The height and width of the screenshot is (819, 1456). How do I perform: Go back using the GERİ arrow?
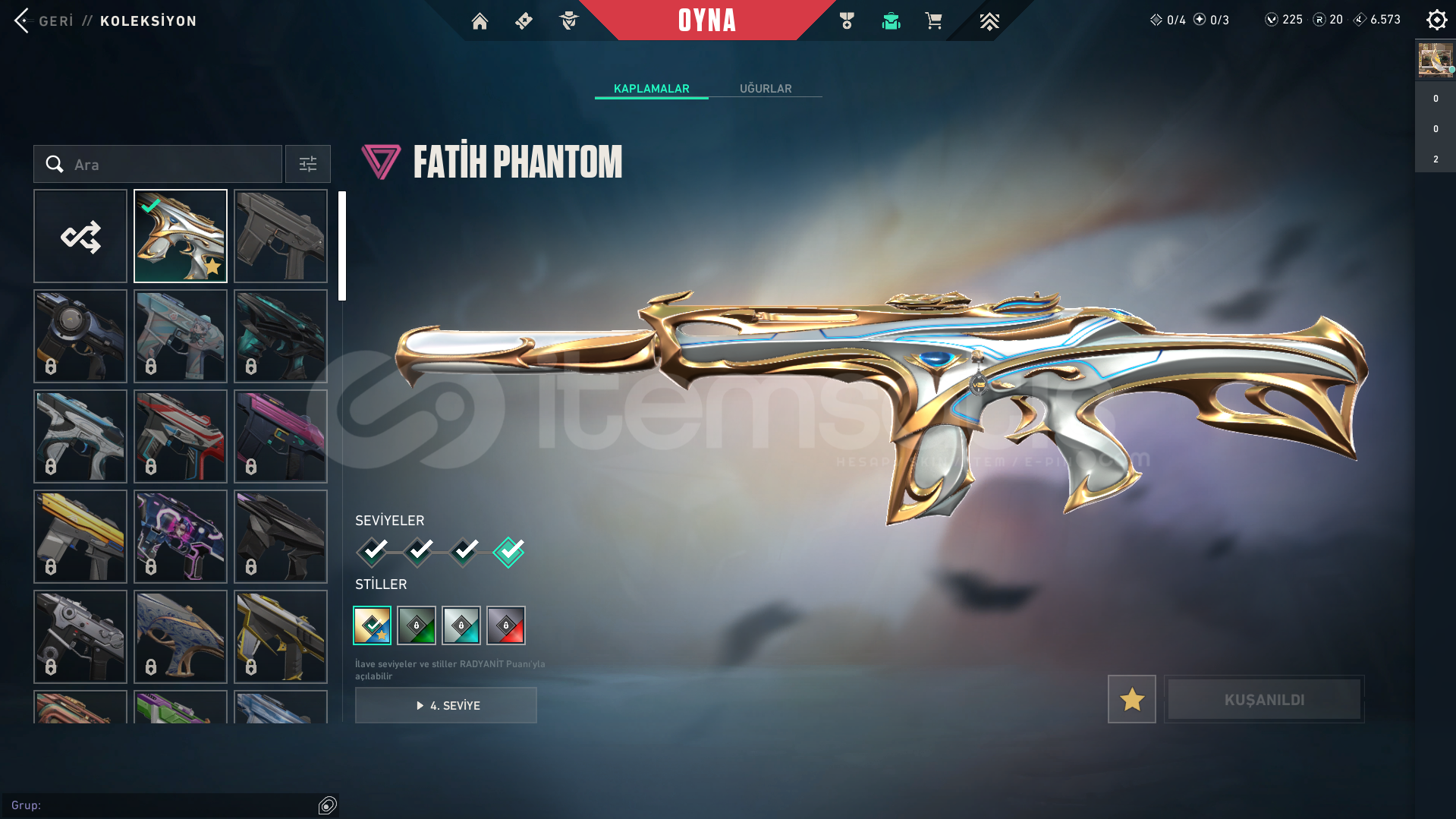click(23, 20)
